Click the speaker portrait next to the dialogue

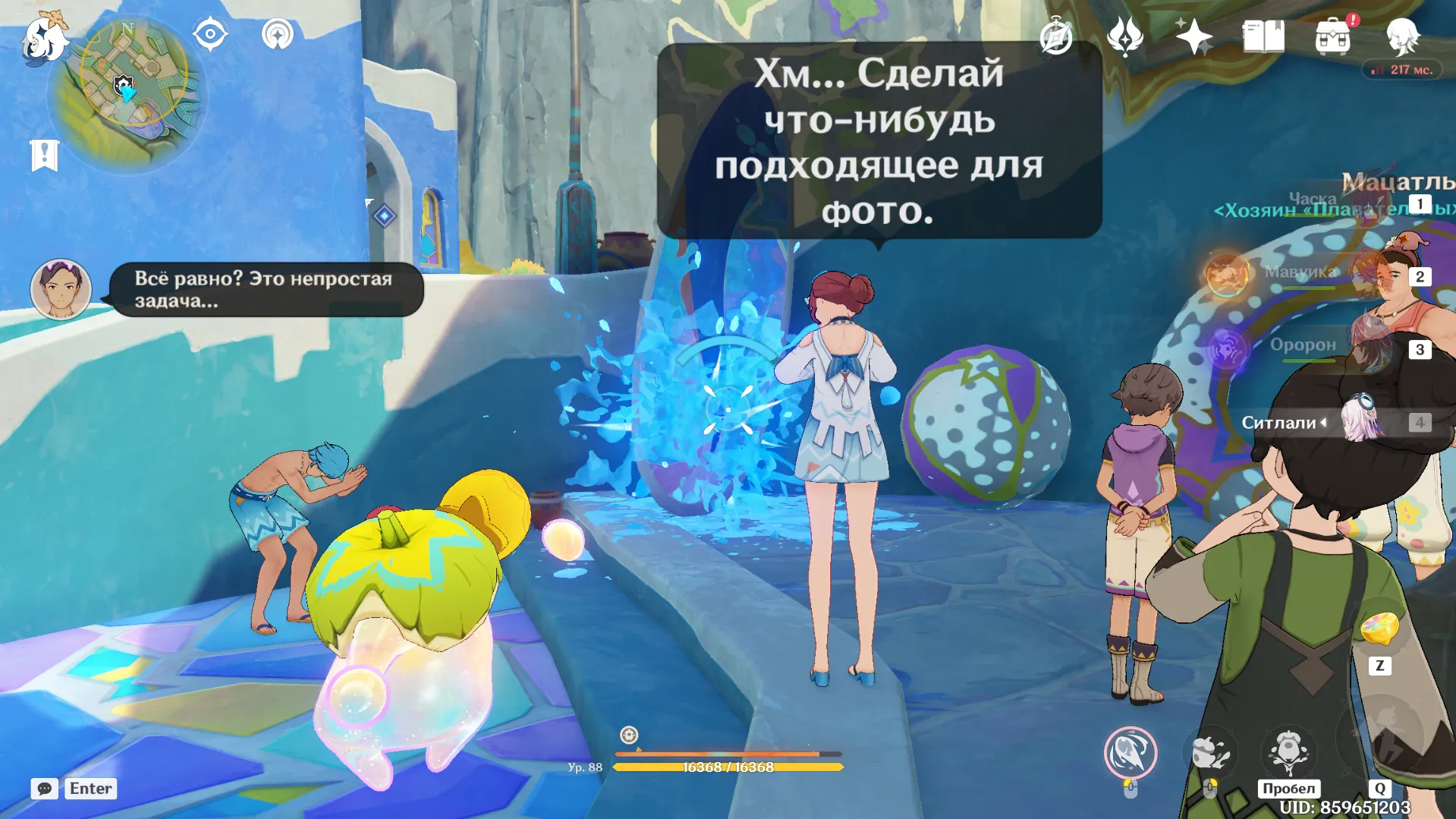point(61,290)
